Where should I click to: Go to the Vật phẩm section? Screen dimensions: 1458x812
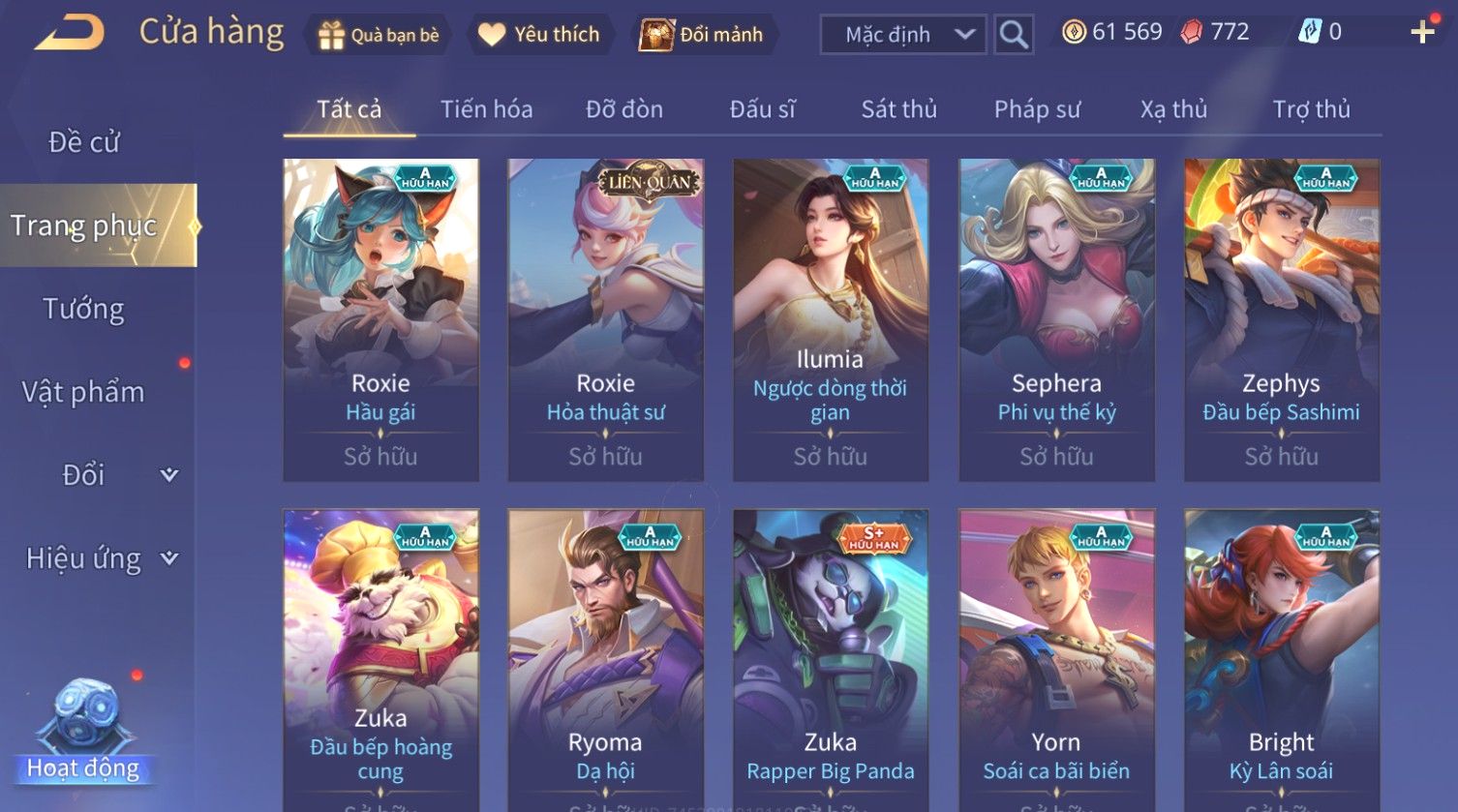pyautogui.click(x=84, y=392)
